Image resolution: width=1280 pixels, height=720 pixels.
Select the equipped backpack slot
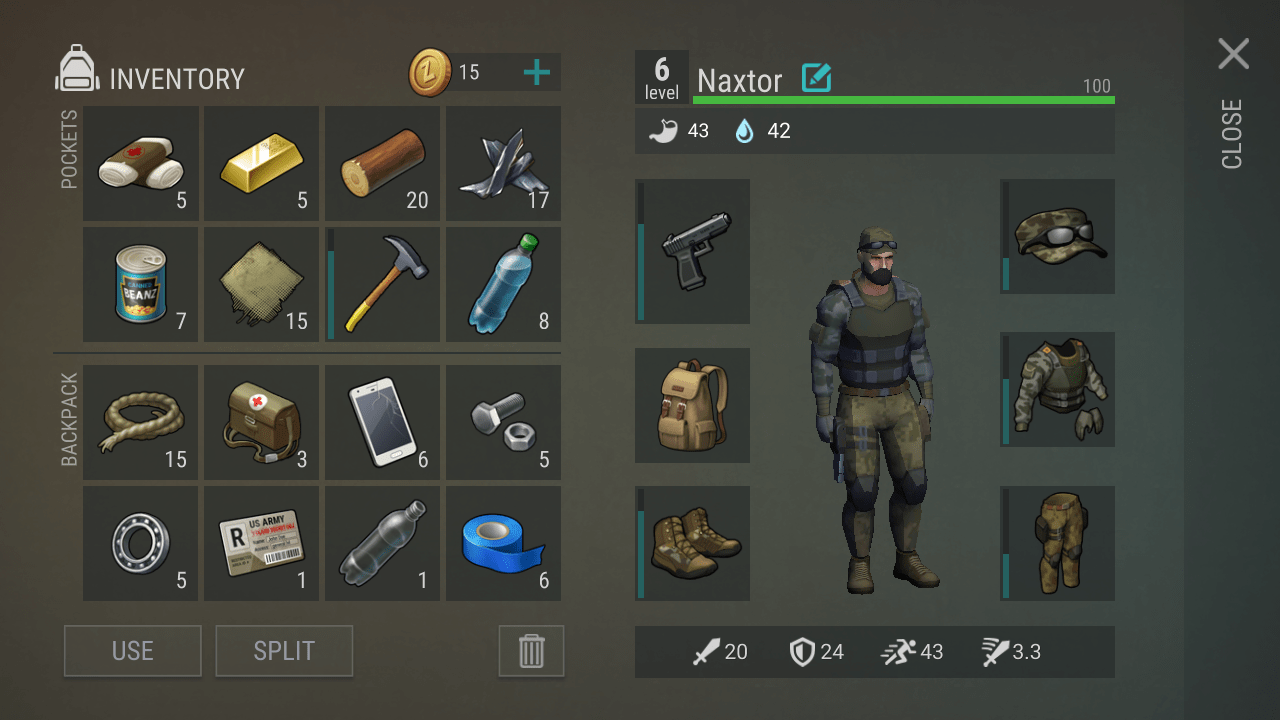(x=692, y=405)
